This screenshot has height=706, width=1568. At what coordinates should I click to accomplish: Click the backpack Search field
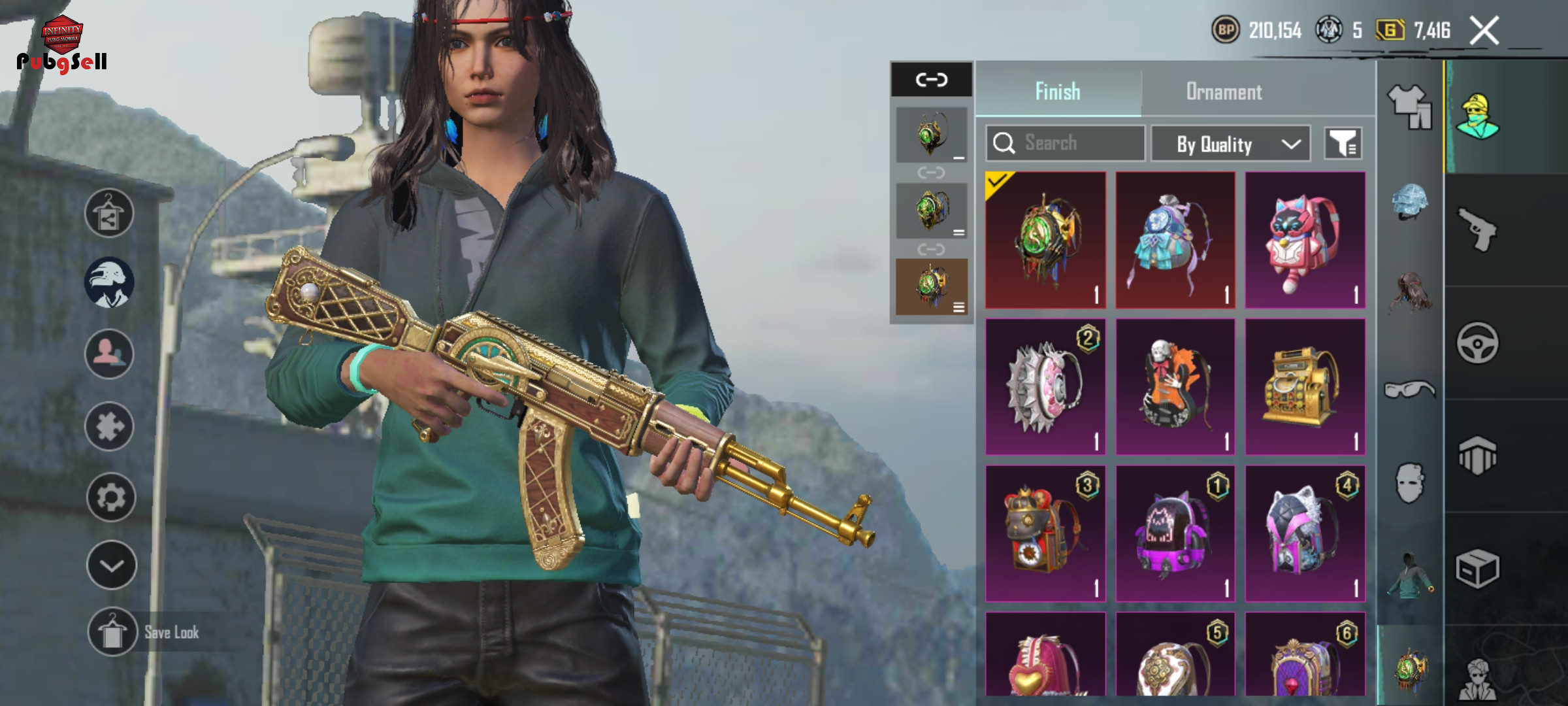(1065, 143)
